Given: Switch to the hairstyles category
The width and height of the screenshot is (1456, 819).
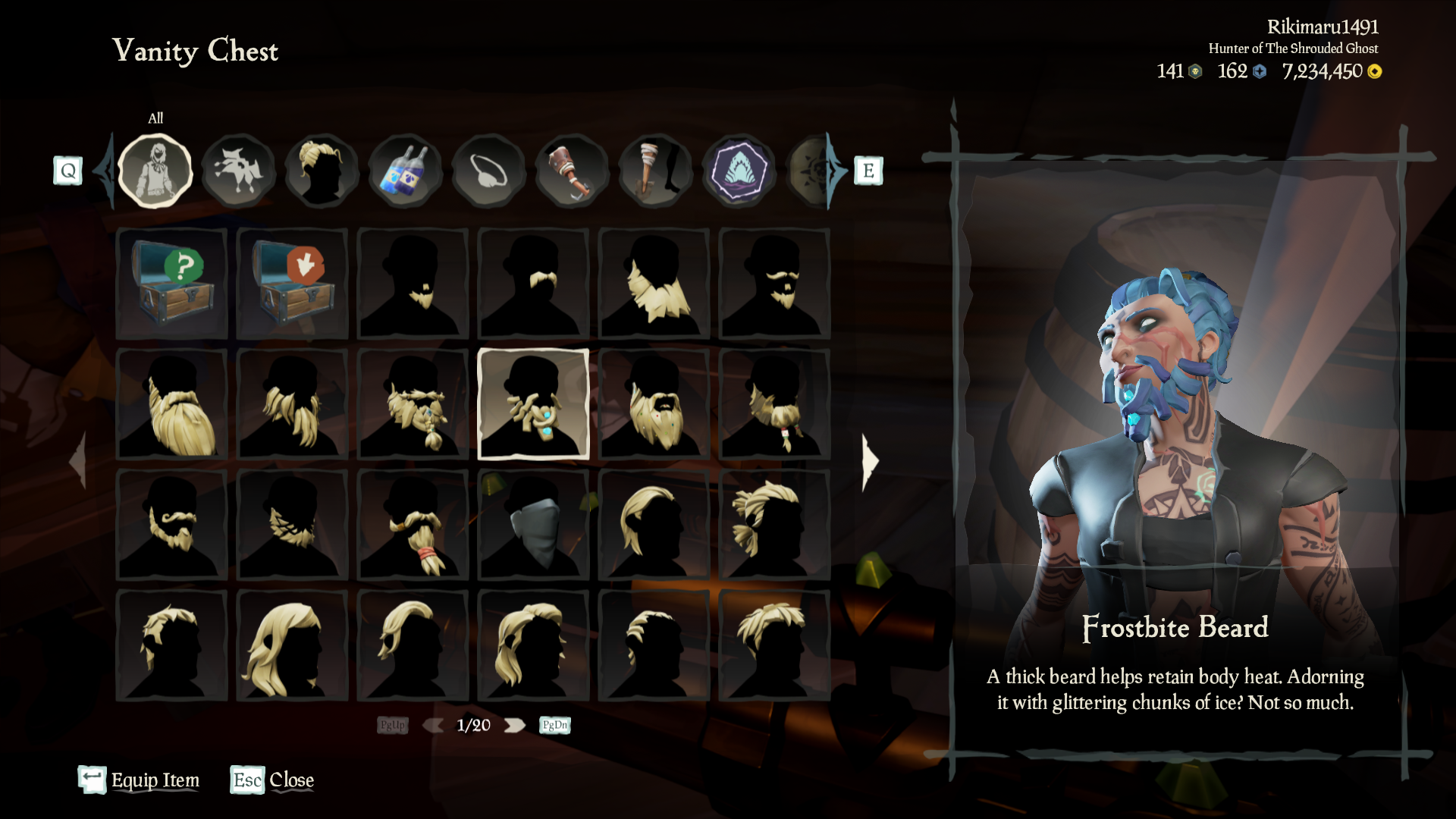Looking at the screenshot, I should (x=322, y=171).
